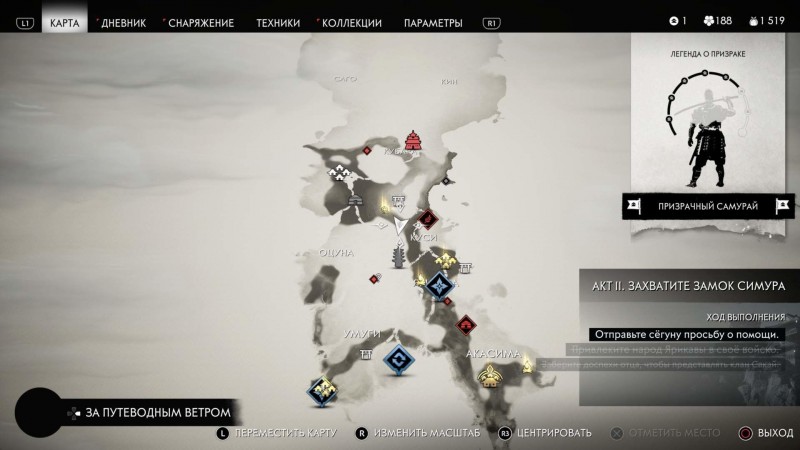Click the white triangle player position marker
Image resolution: width=800 pixels, height=450 pixels.
400,228
